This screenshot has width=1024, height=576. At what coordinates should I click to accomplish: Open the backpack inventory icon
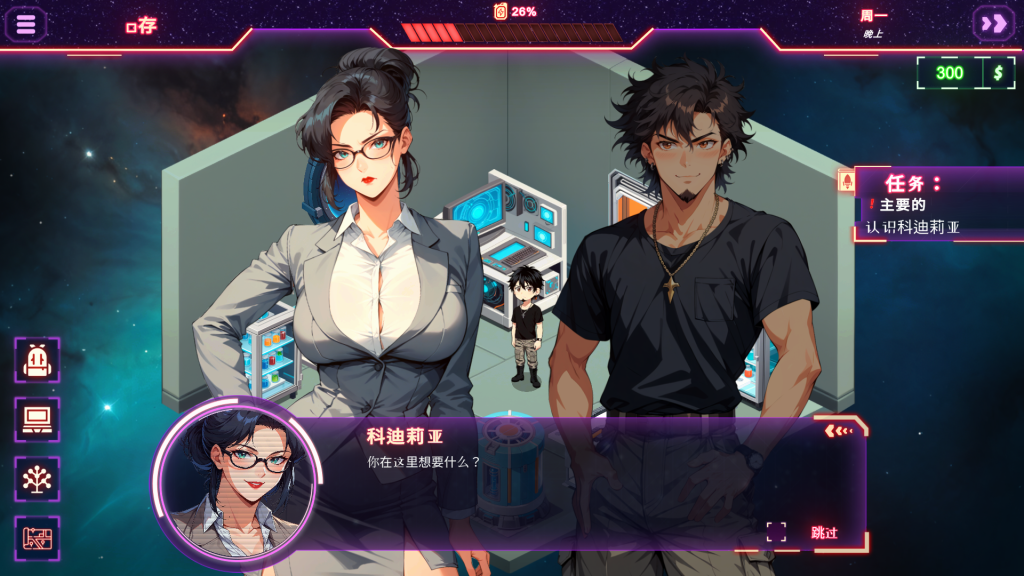pos(38,360)
